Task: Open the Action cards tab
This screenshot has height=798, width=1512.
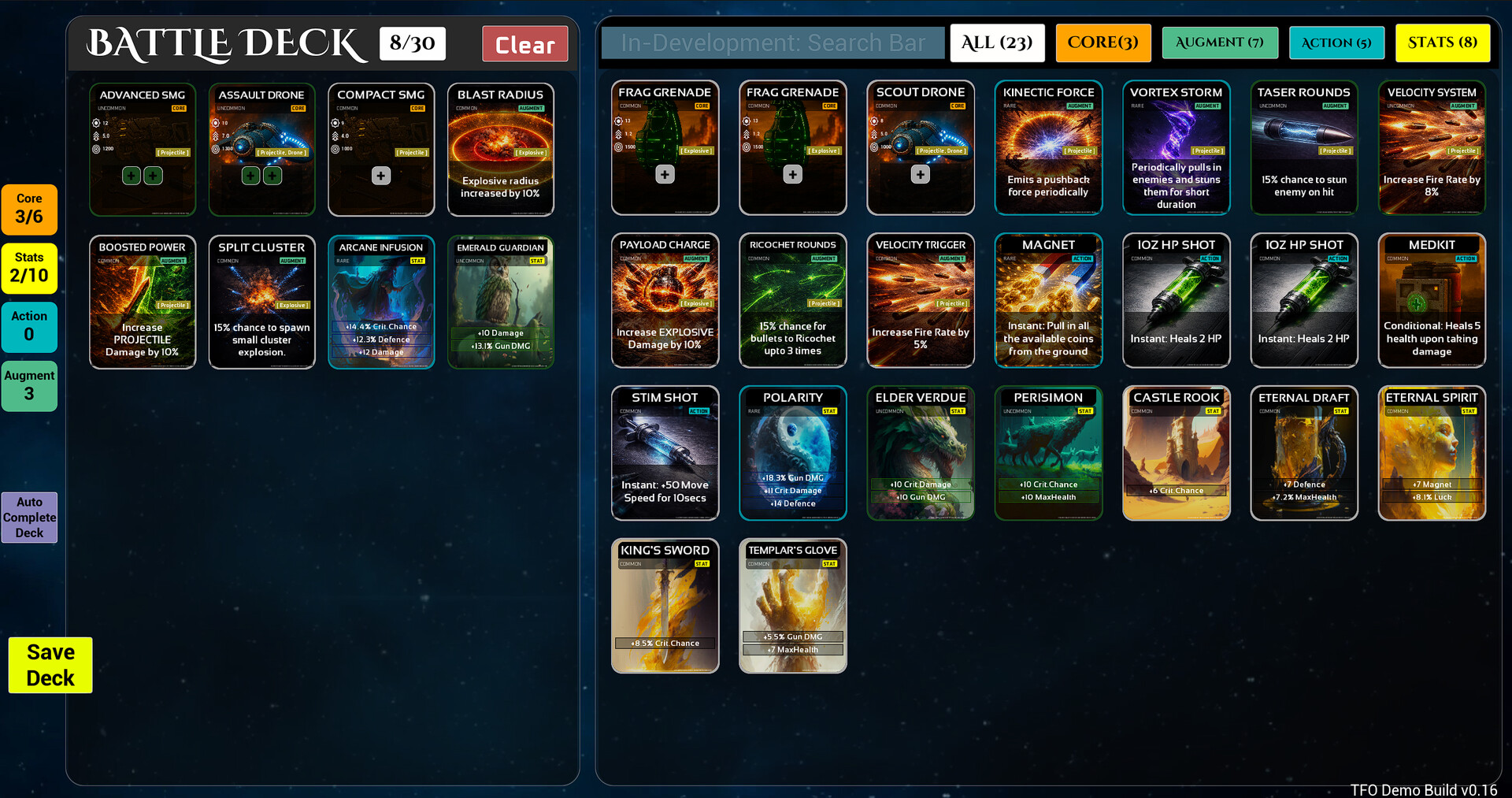Action: point(1336,43)
